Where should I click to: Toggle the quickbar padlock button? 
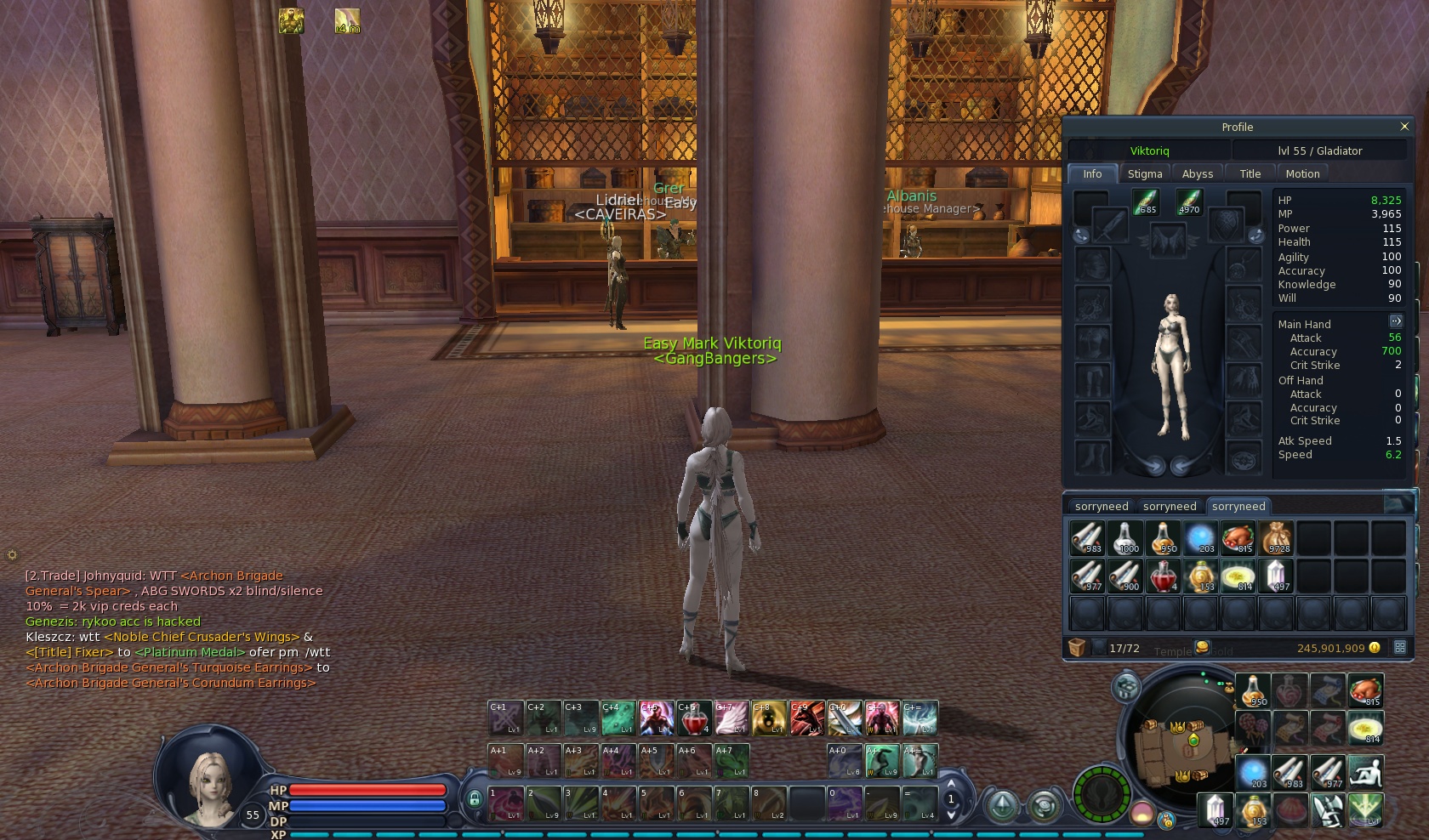[474, 799]
